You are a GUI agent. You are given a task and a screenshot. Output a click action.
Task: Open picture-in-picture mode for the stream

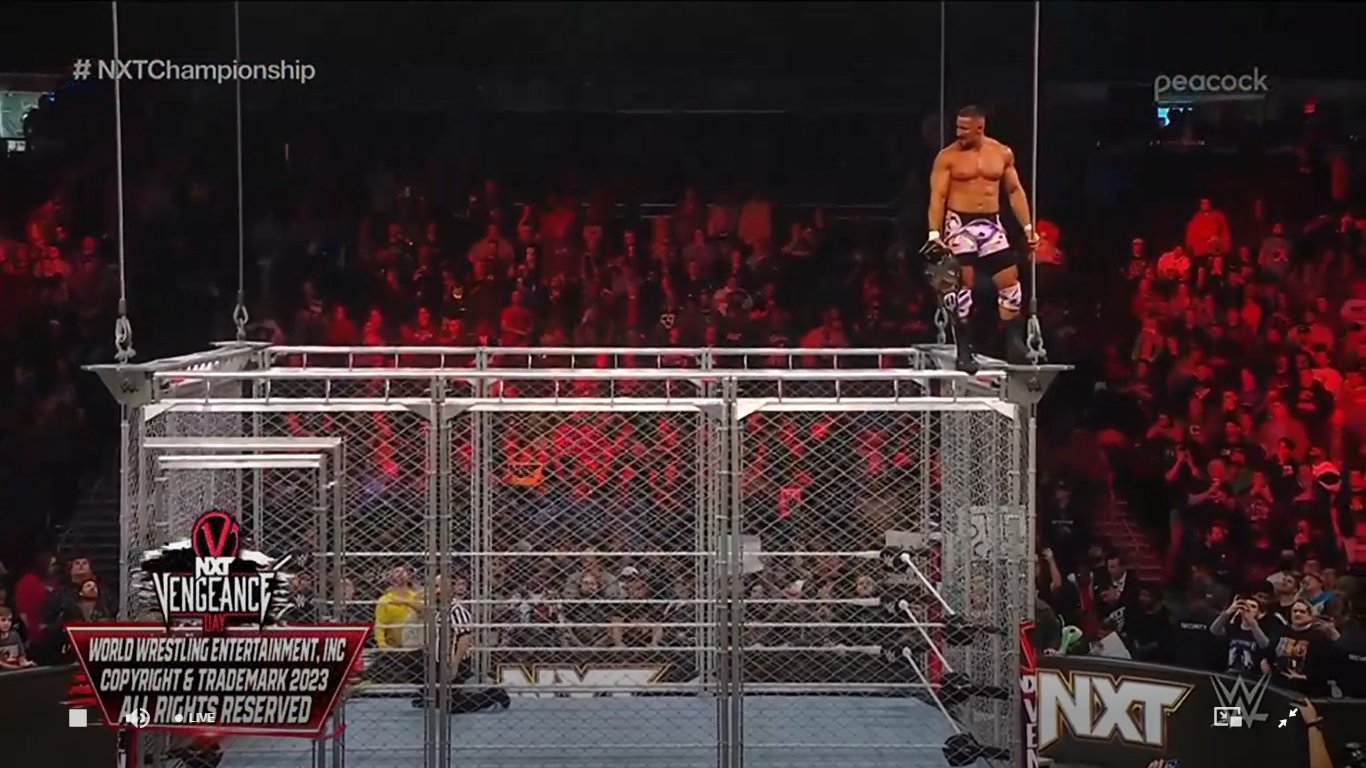tap(1227, 716)
